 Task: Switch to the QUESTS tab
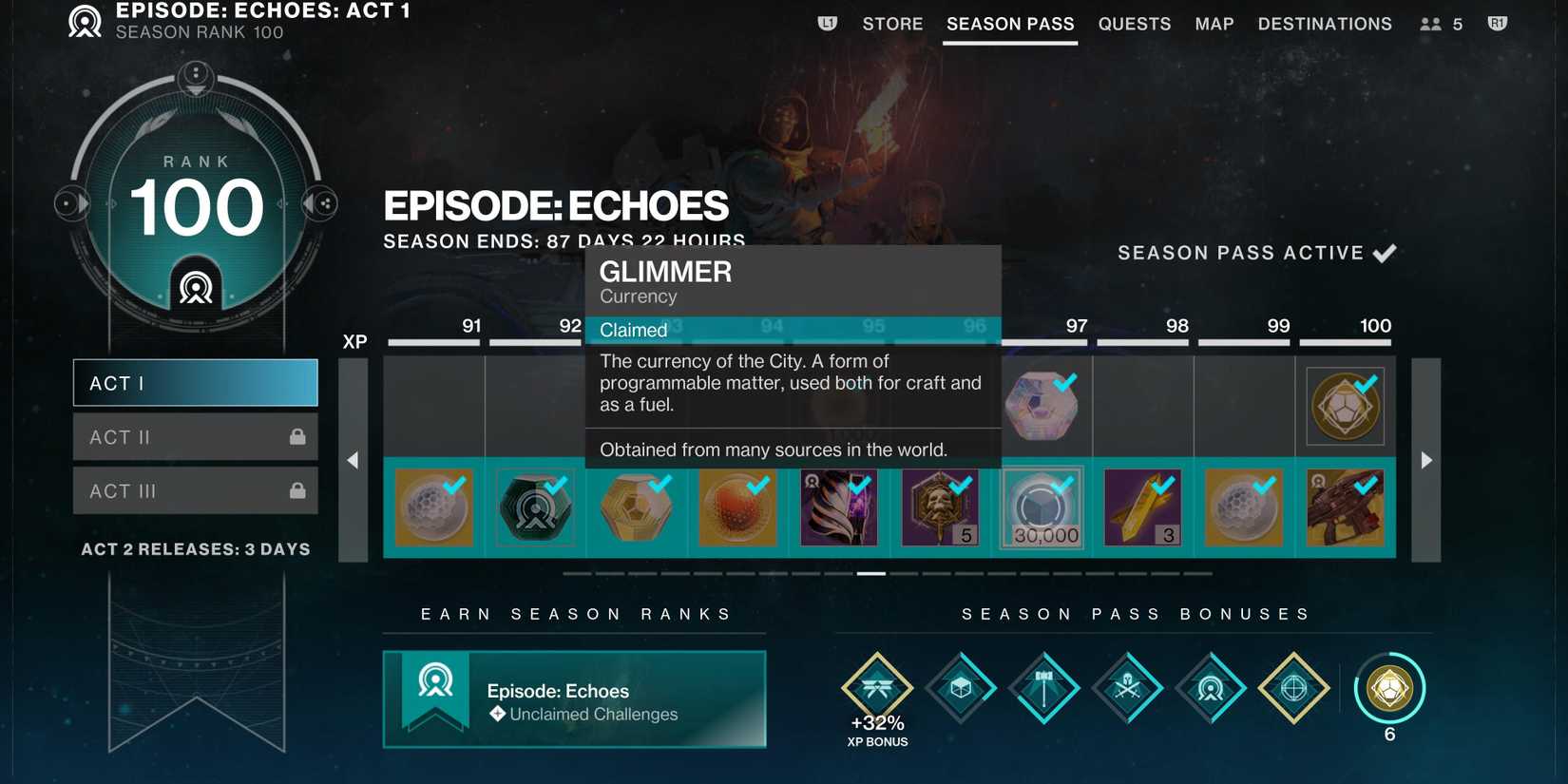(1134, 24)
